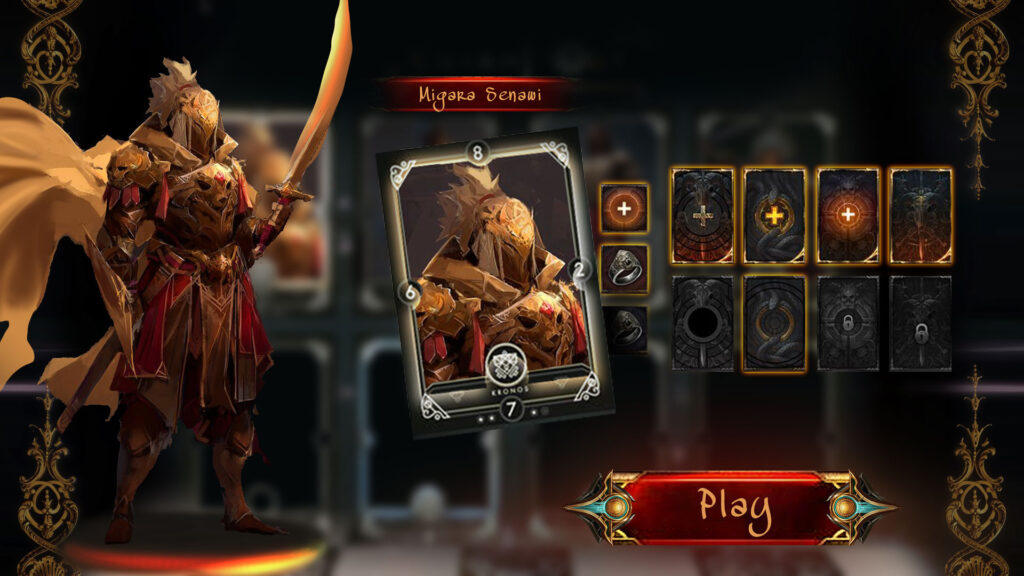Image resolution: width=1024 pixels, height=576 pixels.
Task: Select the unlocked bird-skull card with red glow
Action: [x=920, y=216]
